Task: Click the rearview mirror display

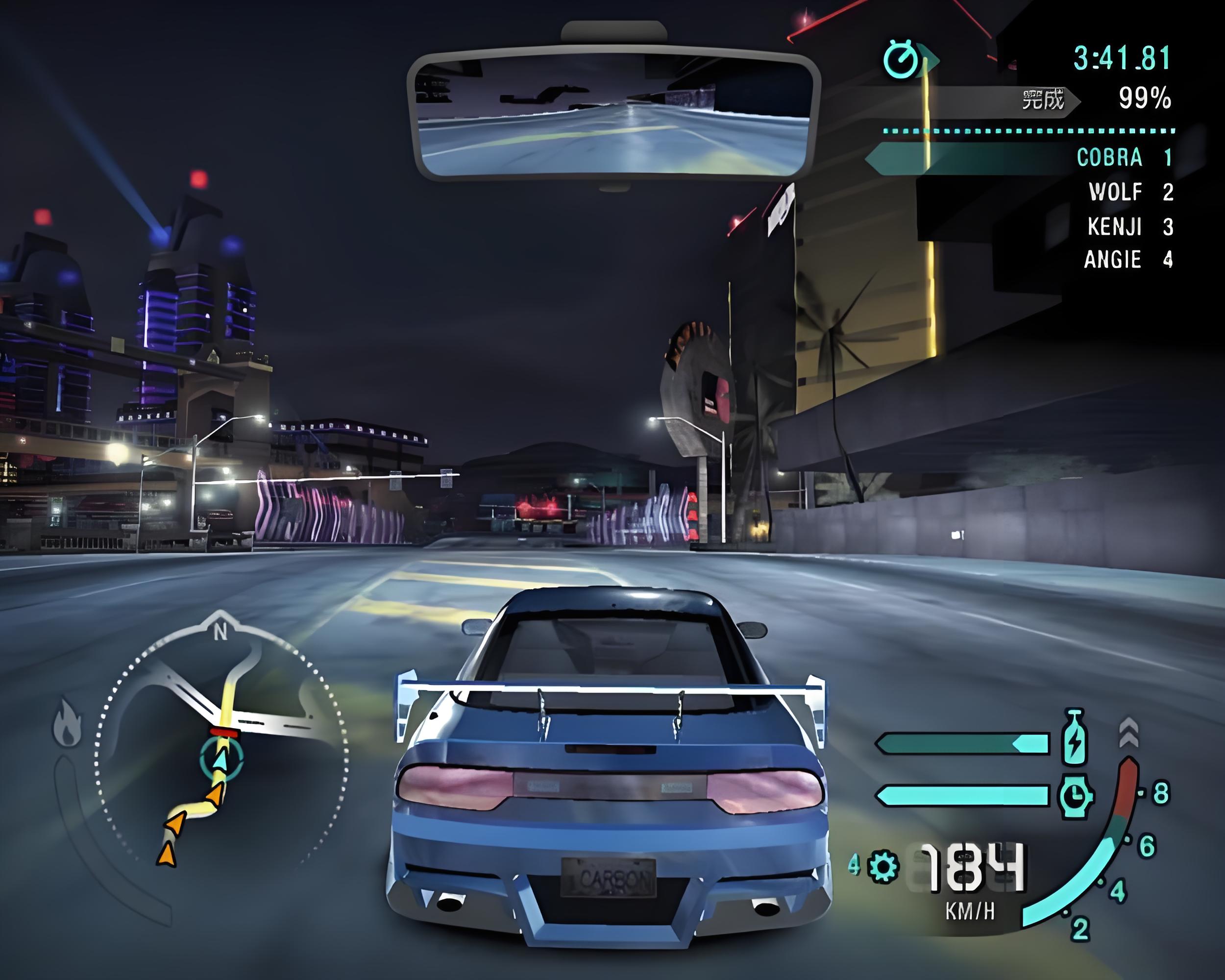Action: click(x=613, y=114)
